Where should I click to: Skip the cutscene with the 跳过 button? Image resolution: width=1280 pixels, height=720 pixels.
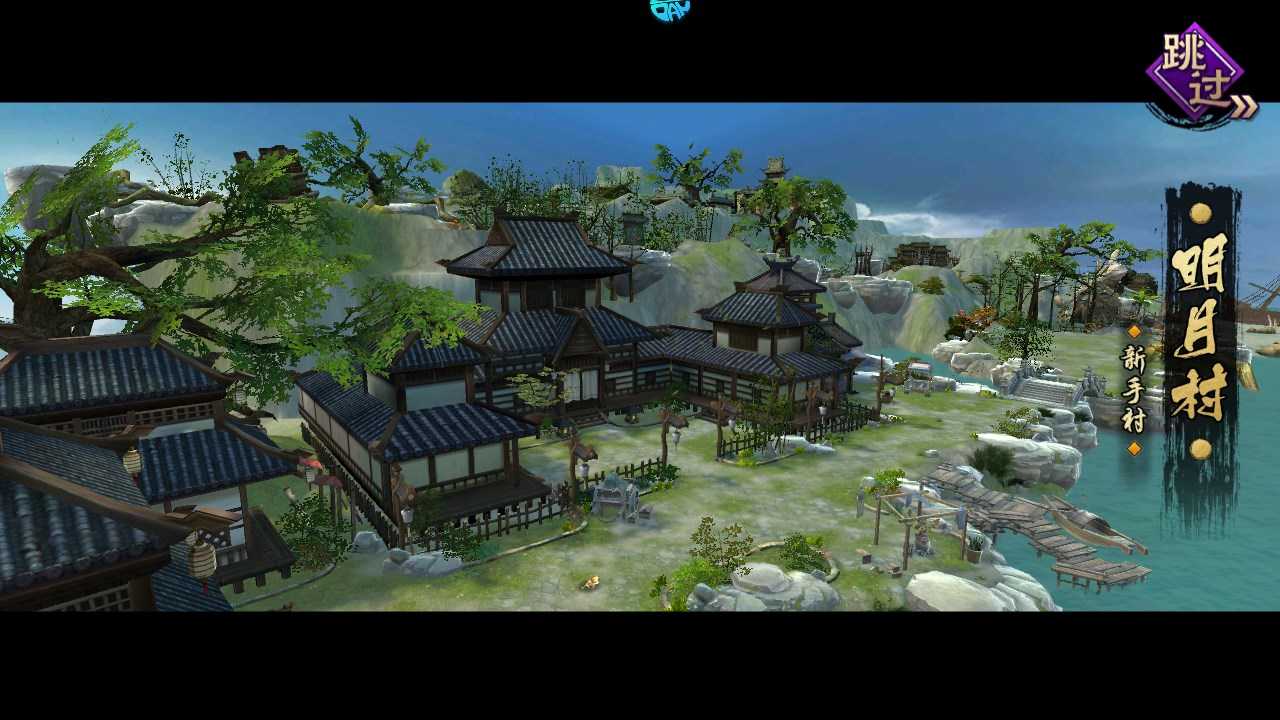coord(1197,74)
